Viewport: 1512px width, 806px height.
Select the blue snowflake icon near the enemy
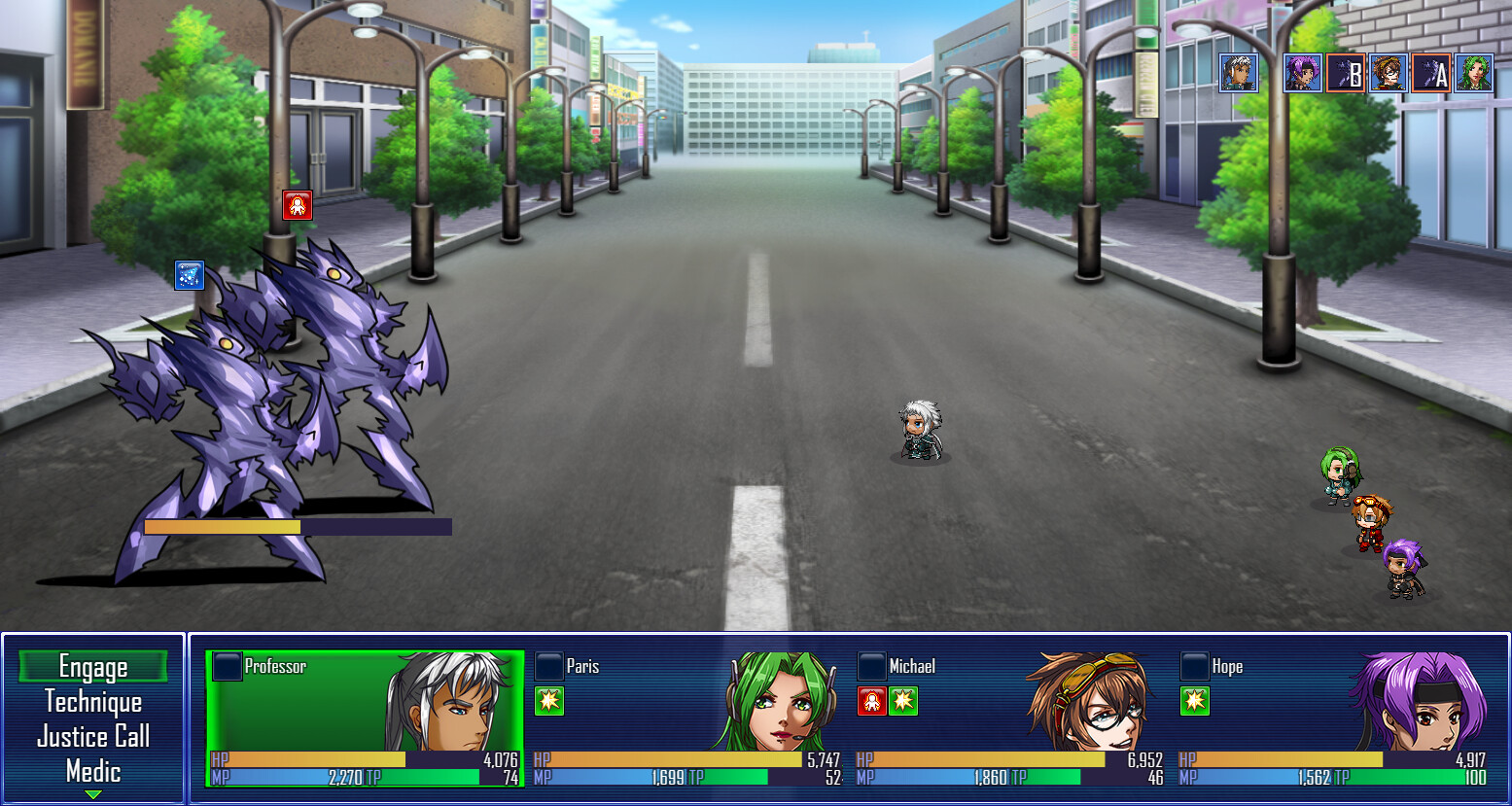[189, 276]
